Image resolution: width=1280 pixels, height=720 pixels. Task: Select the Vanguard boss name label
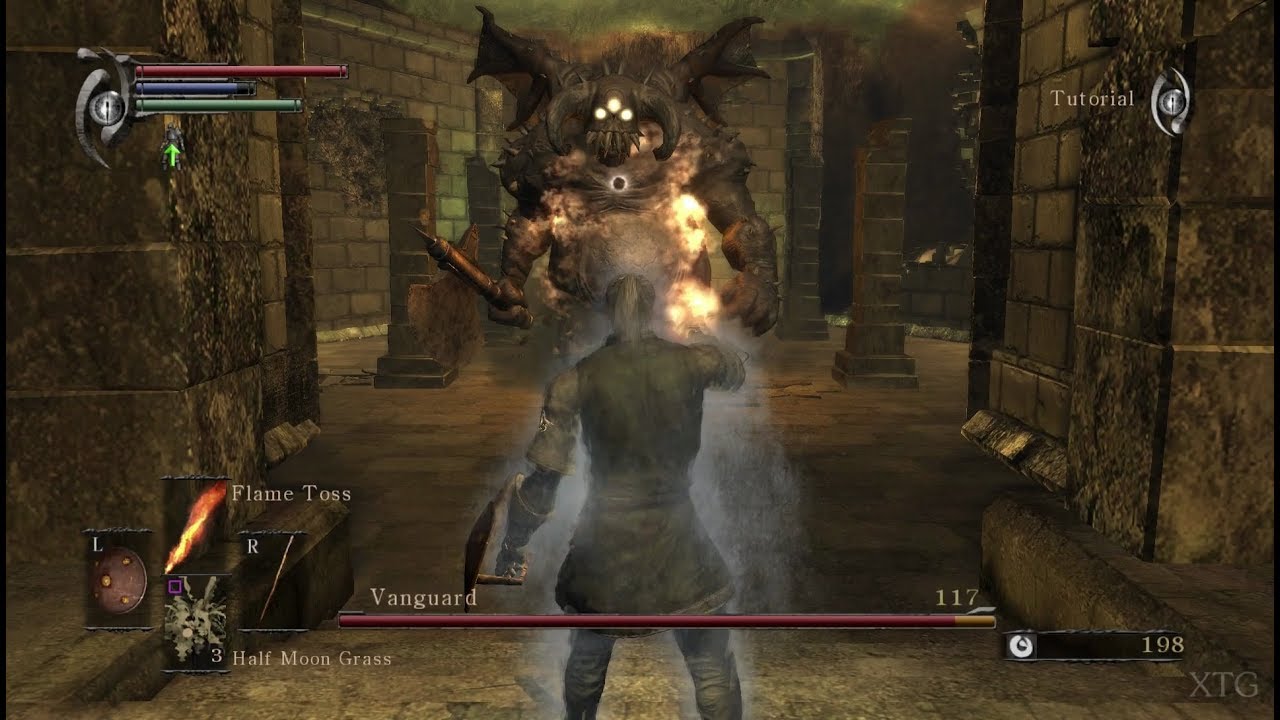click(424, 597)
